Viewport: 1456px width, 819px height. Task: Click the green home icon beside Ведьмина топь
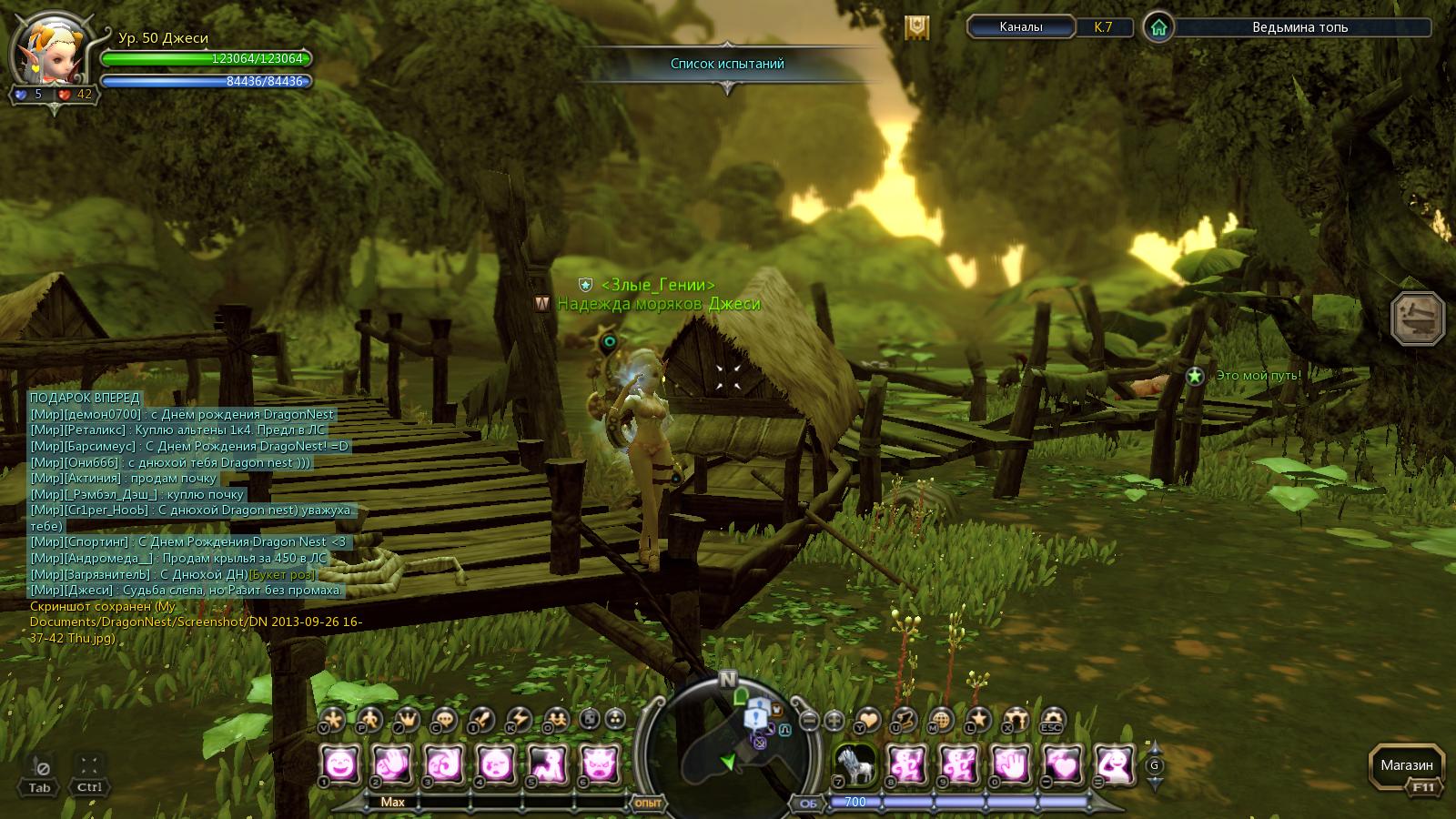tap(1158, 27)
